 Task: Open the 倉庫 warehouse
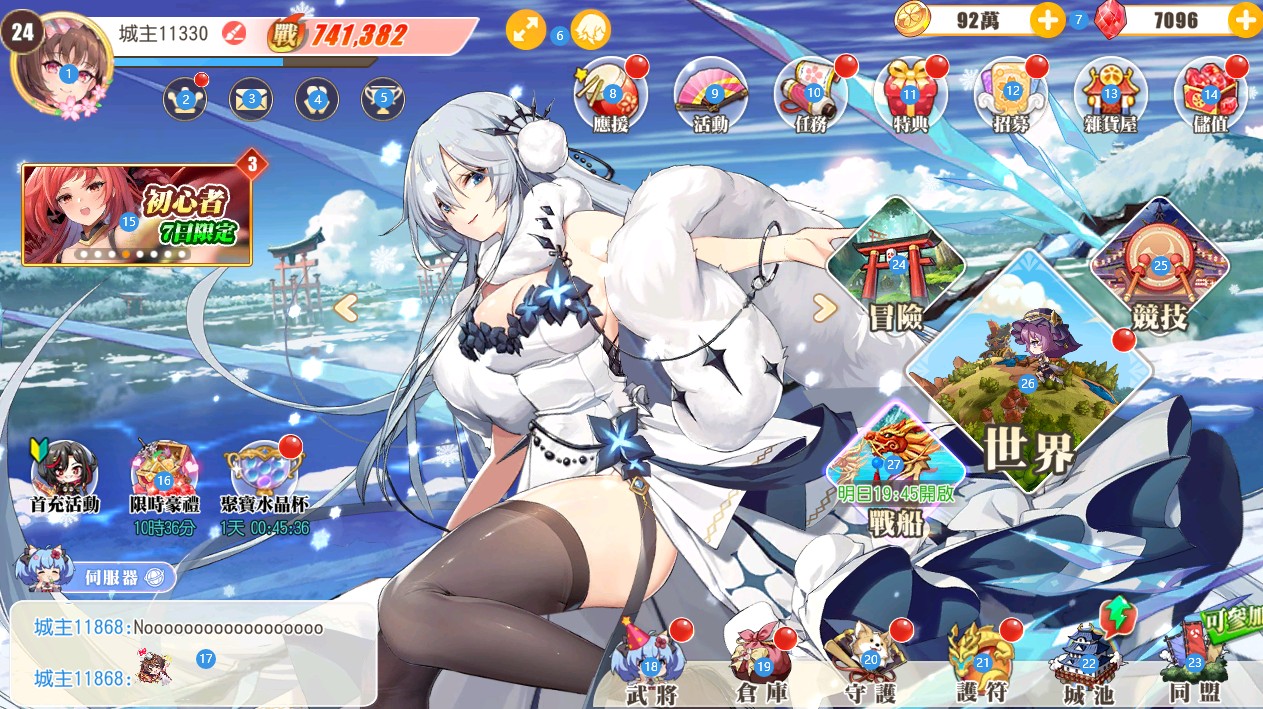pyautogui.click(x=763, y=665)
